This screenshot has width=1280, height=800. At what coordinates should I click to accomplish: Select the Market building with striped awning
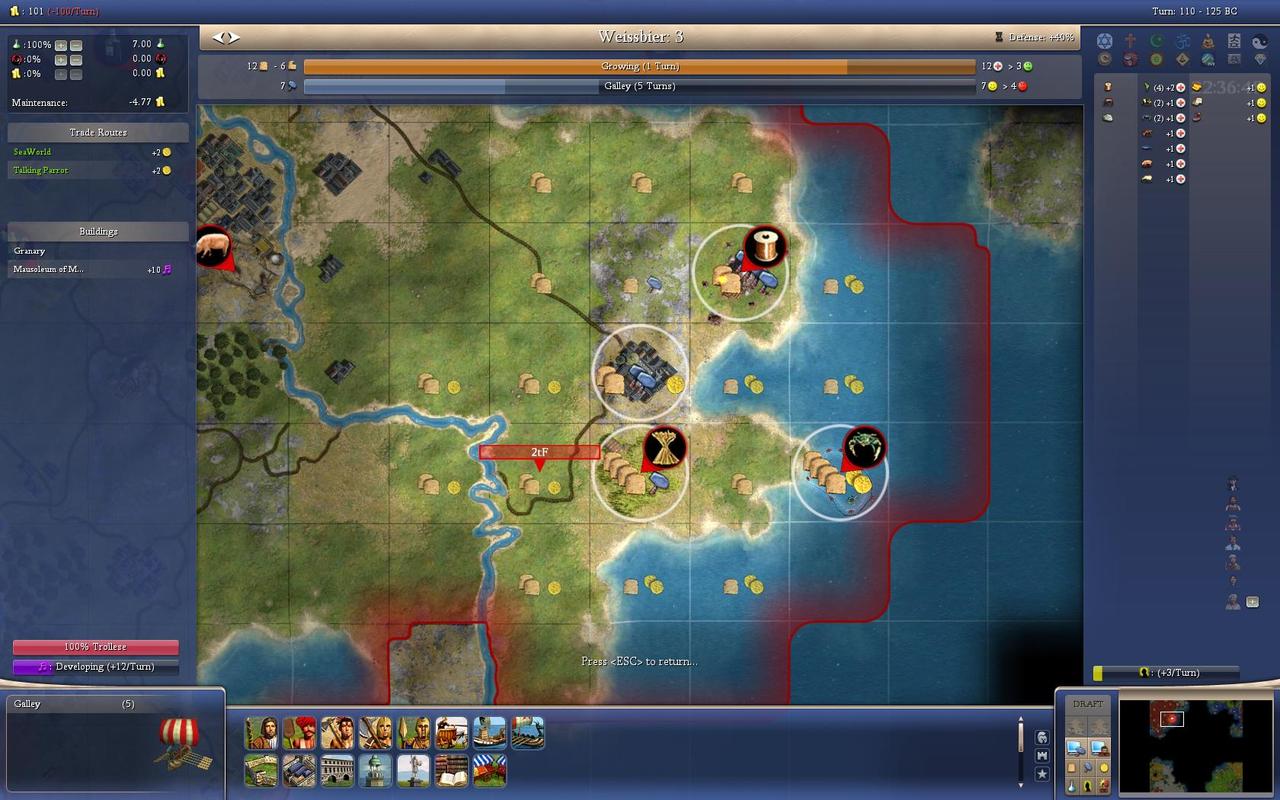[x=489, y=771]
